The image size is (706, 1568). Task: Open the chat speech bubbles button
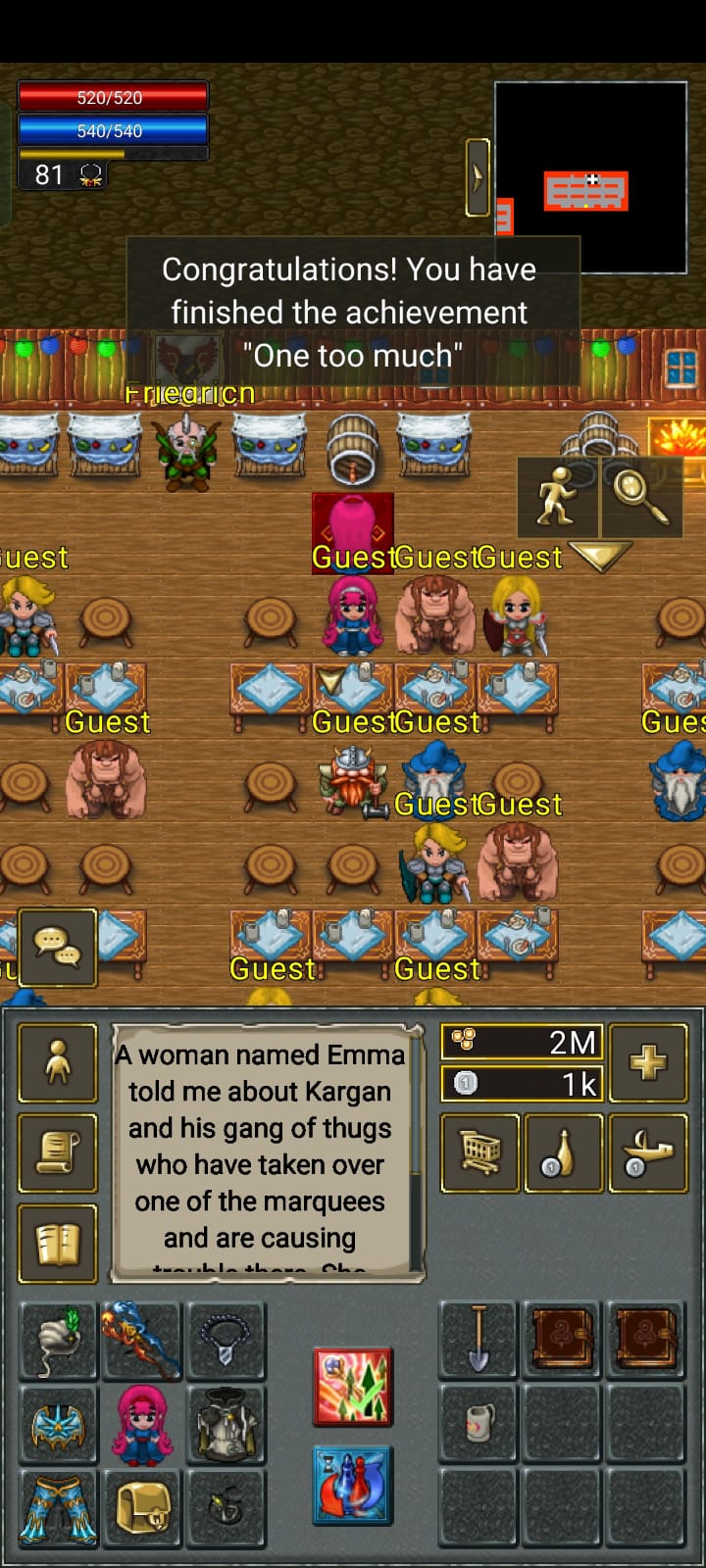(58, 947)
